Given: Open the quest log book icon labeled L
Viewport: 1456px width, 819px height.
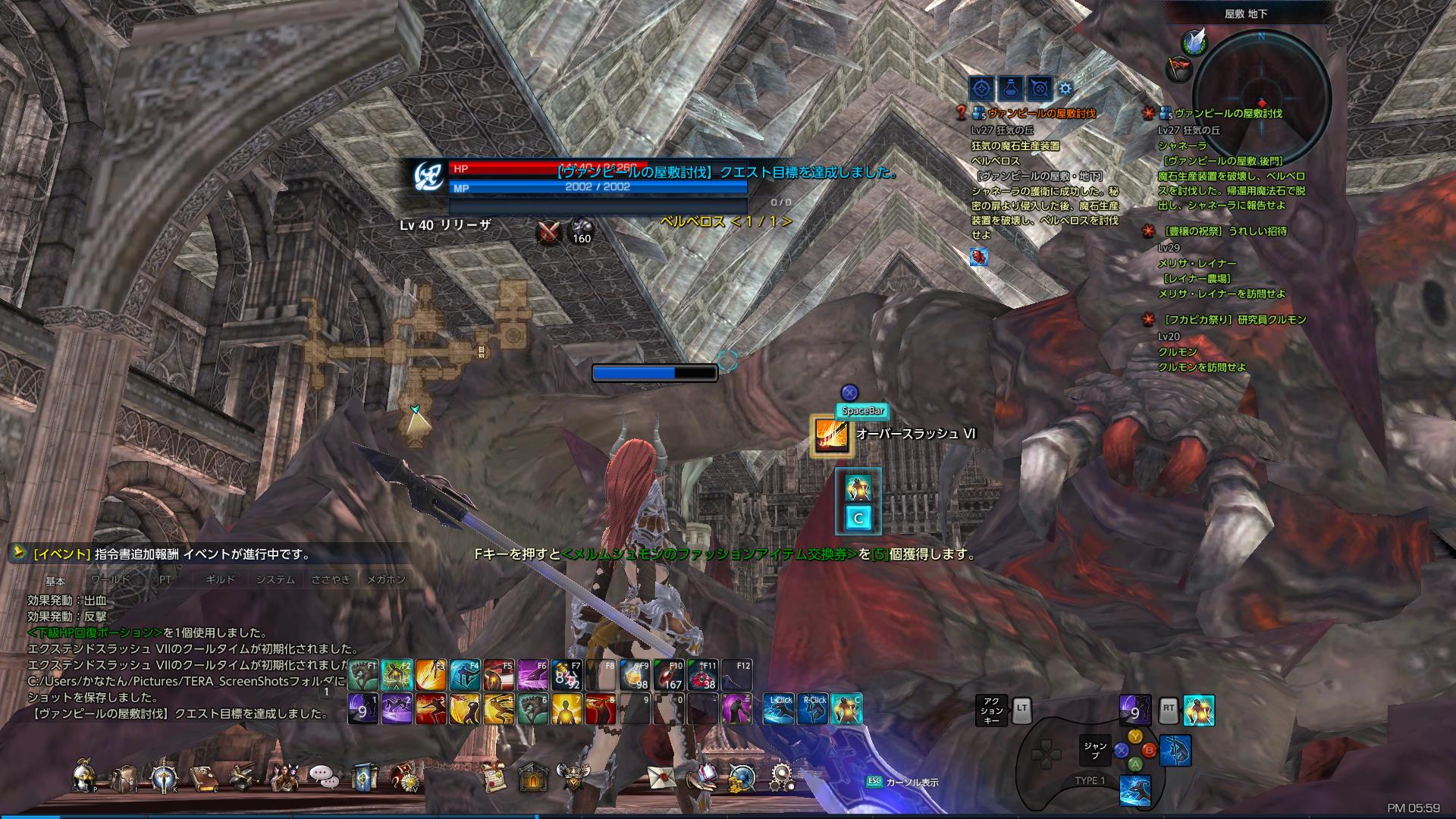Looking at the screenshot, I should [x=205, y=777].
